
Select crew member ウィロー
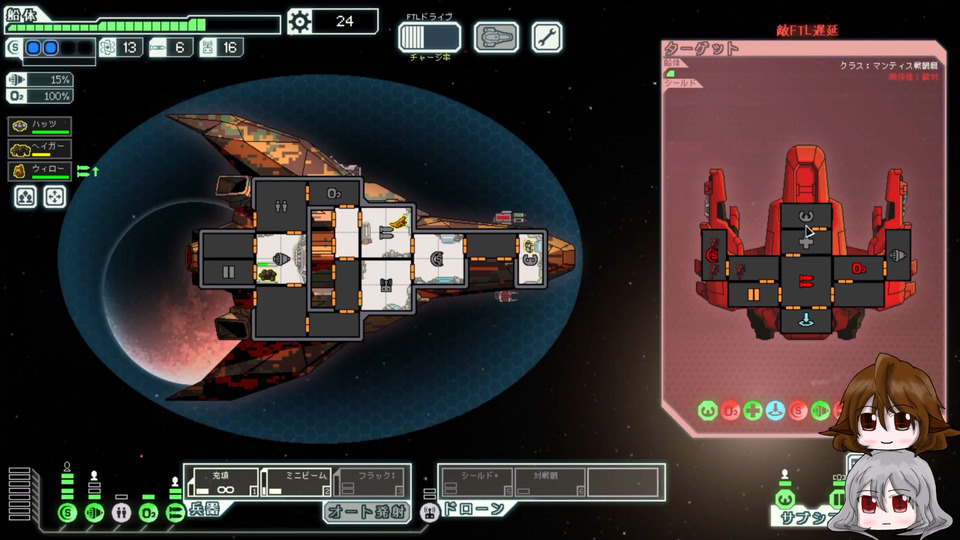(41, 171)
